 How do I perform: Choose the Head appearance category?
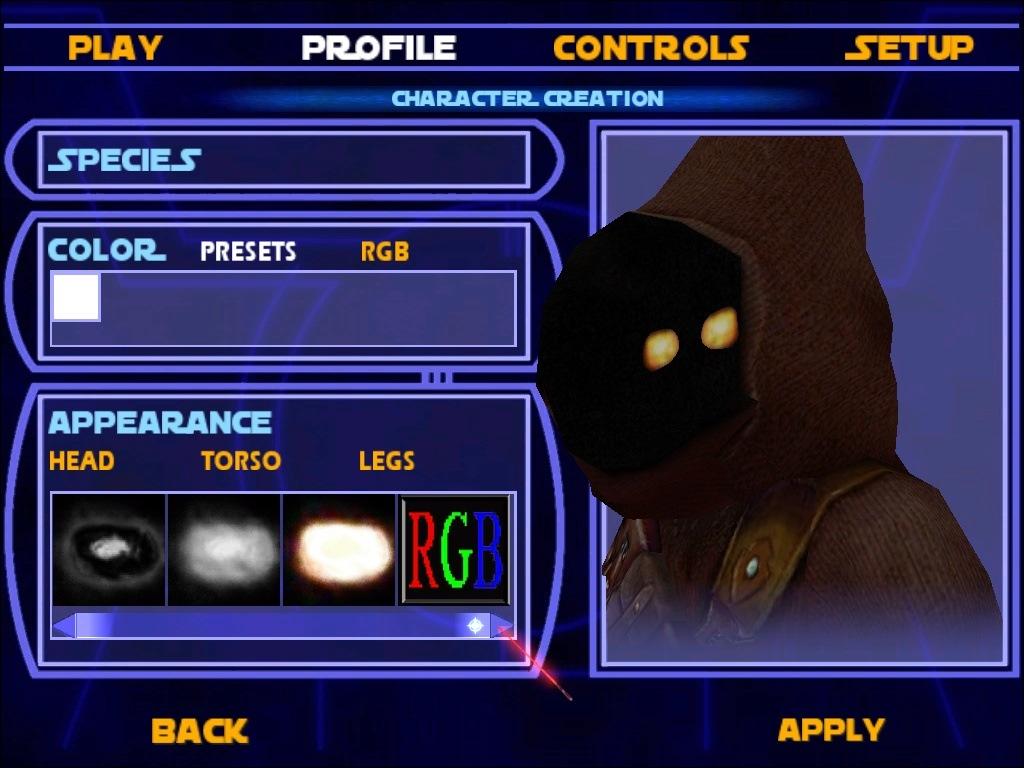click(81, 461)
